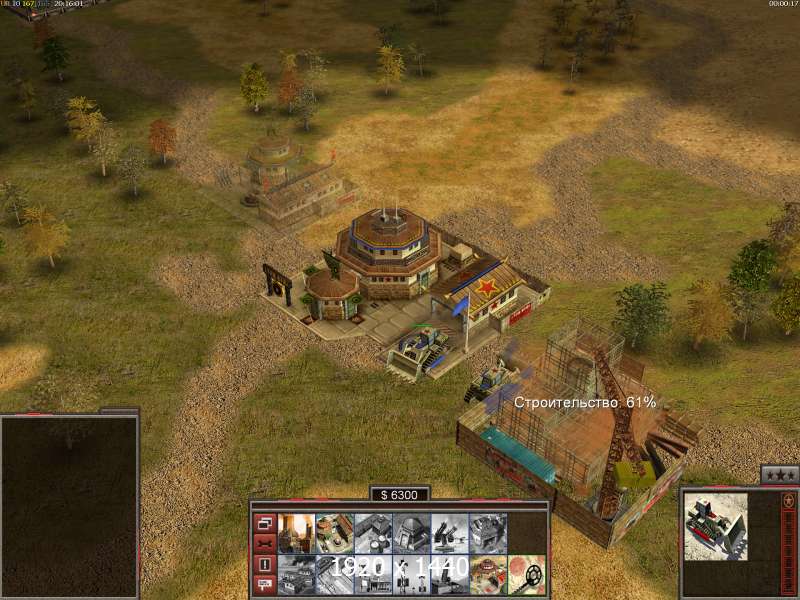800x600 pixels.
Task: Activate the mine detector clearing icon
Action: coord(526,574)
